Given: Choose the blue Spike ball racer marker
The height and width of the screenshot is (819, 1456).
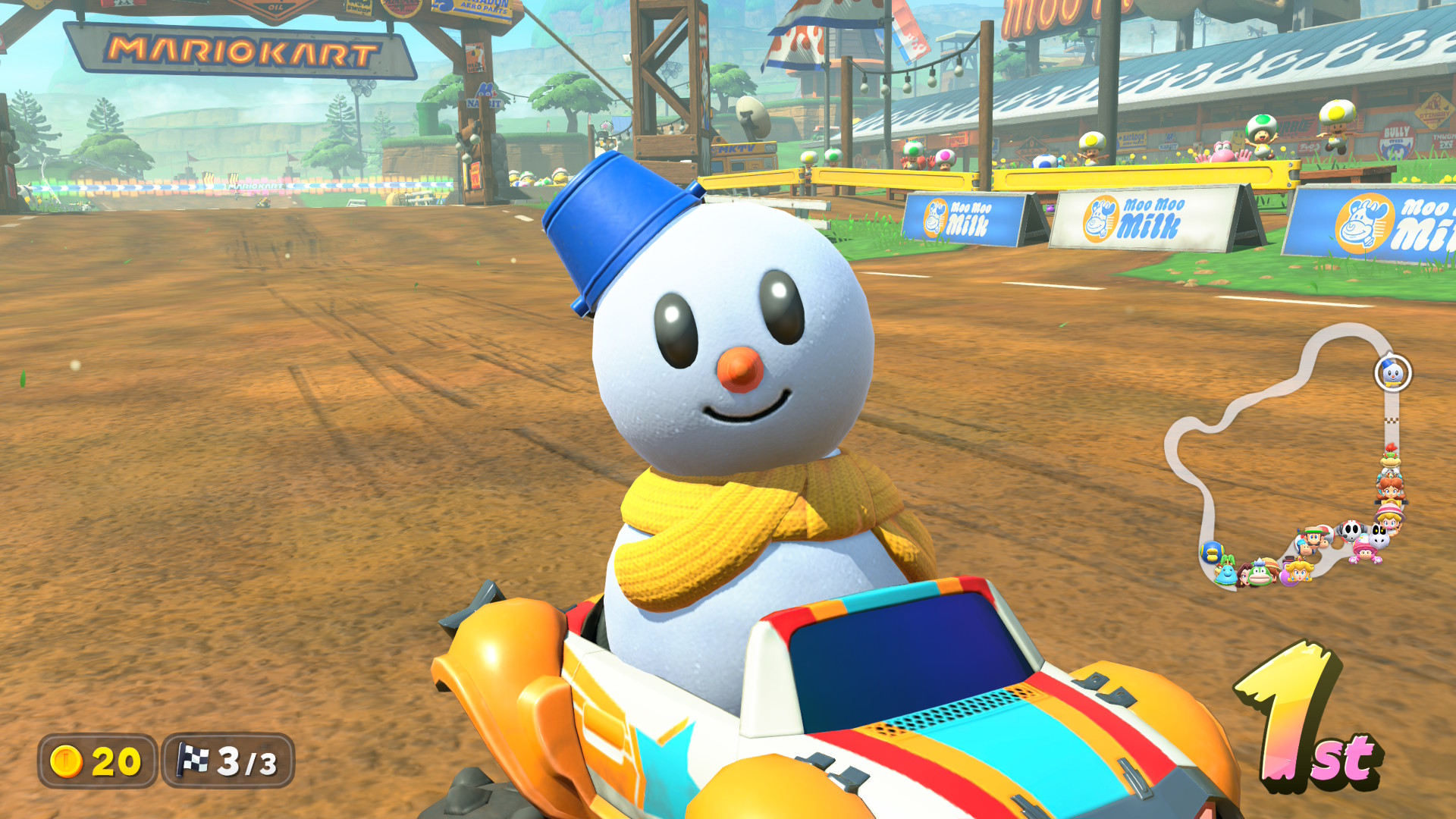Looking at the screenshot, I should click(1212, 551).
